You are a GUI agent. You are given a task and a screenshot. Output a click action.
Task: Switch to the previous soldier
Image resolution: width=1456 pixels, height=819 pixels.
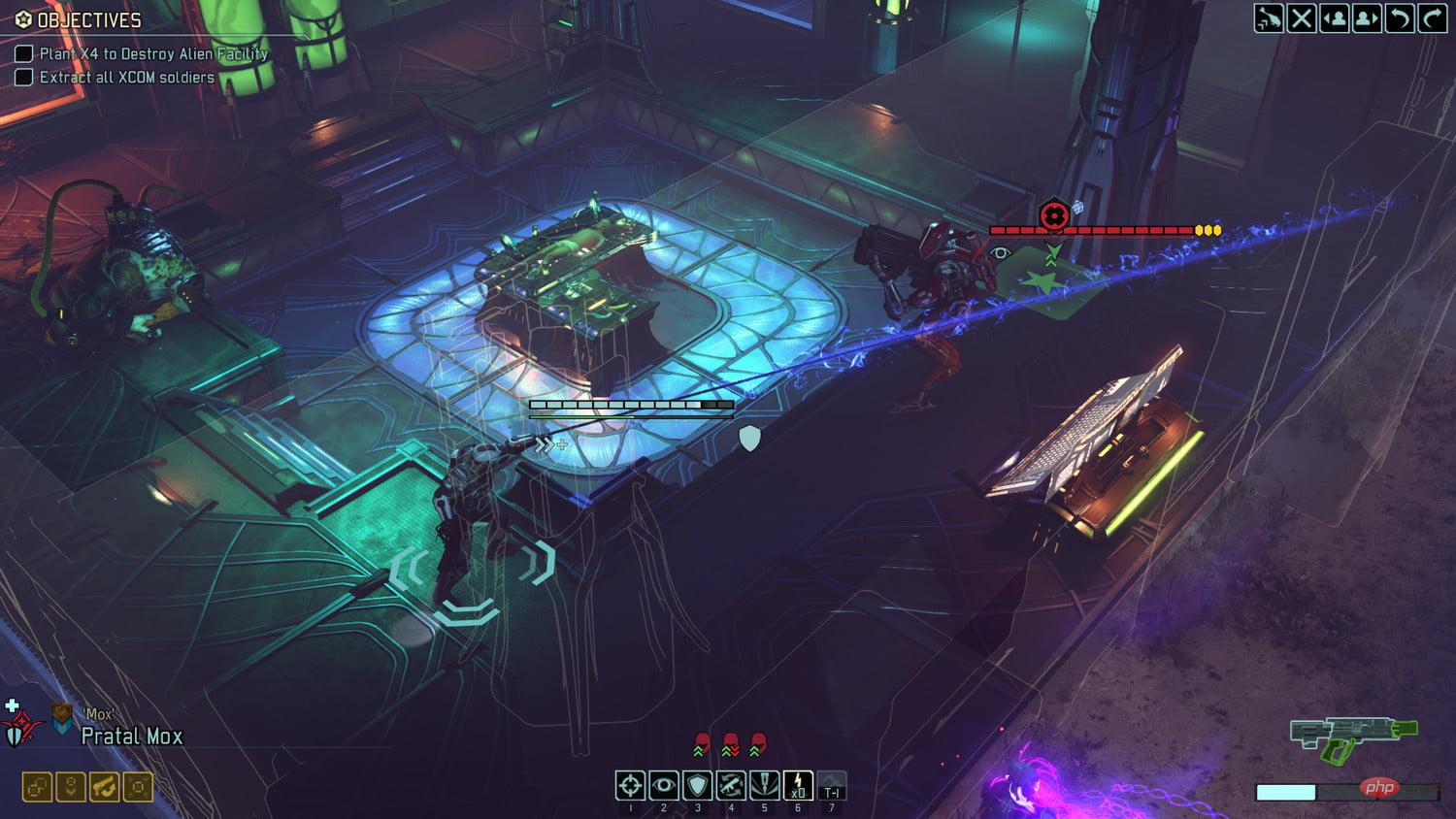click(1335, 18)
